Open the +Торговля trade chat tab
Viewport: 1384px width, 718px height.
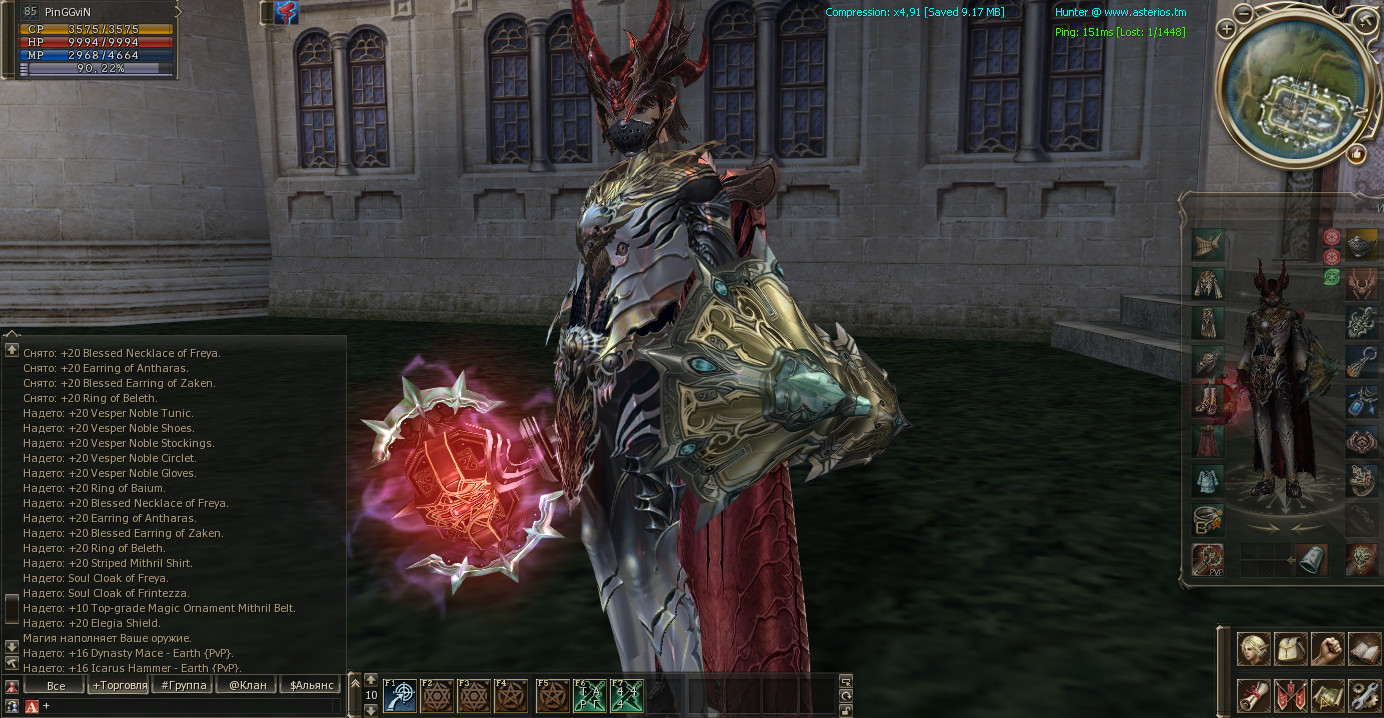click(x=119, y=685)
